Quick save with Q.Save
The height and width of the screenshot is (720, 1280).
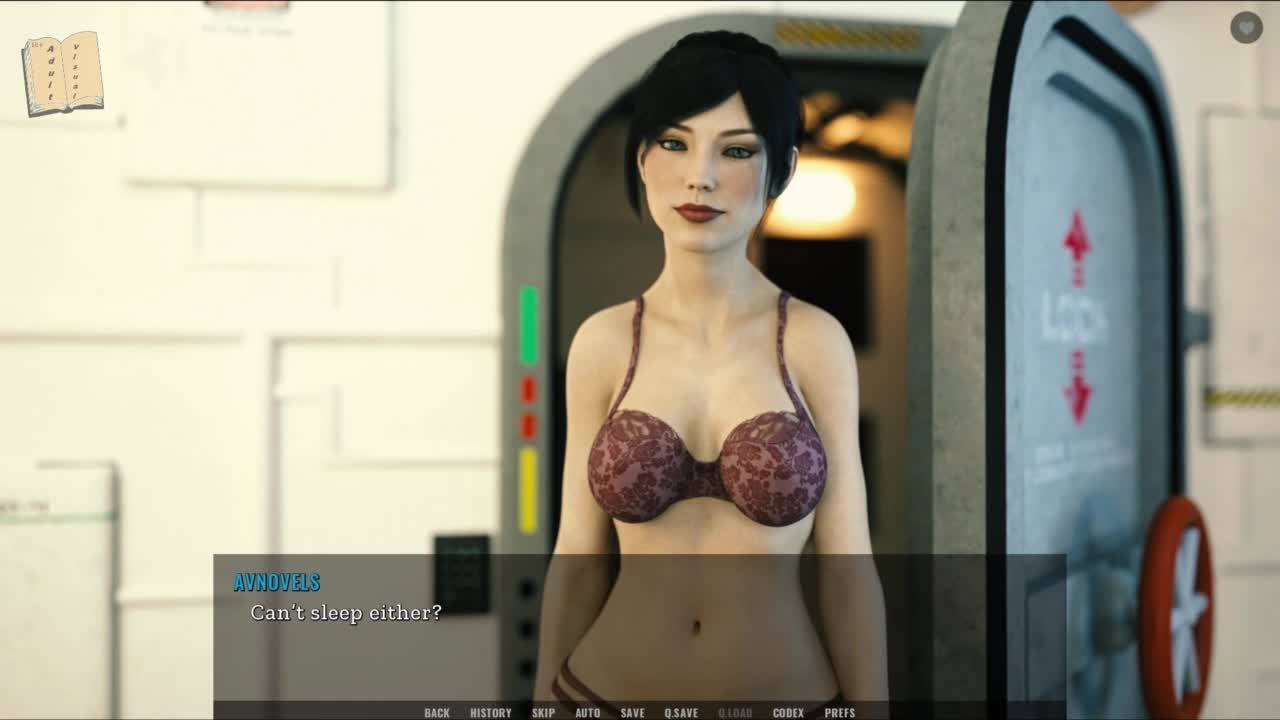[681, 712]
